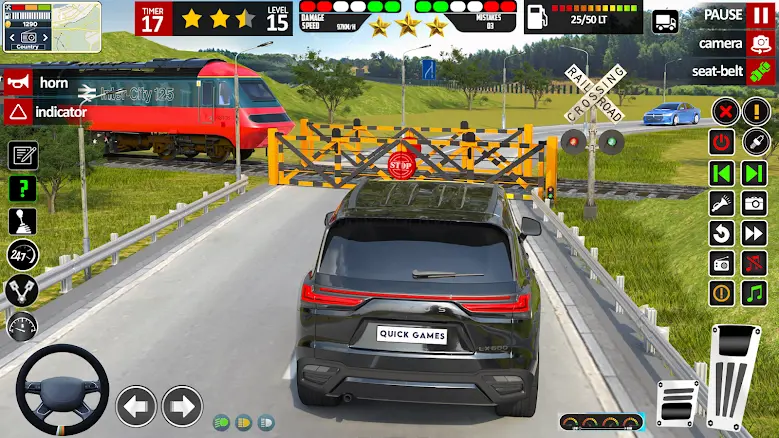Select the gear shifter icon
779x438 pixels.
(x=22, y=222)
